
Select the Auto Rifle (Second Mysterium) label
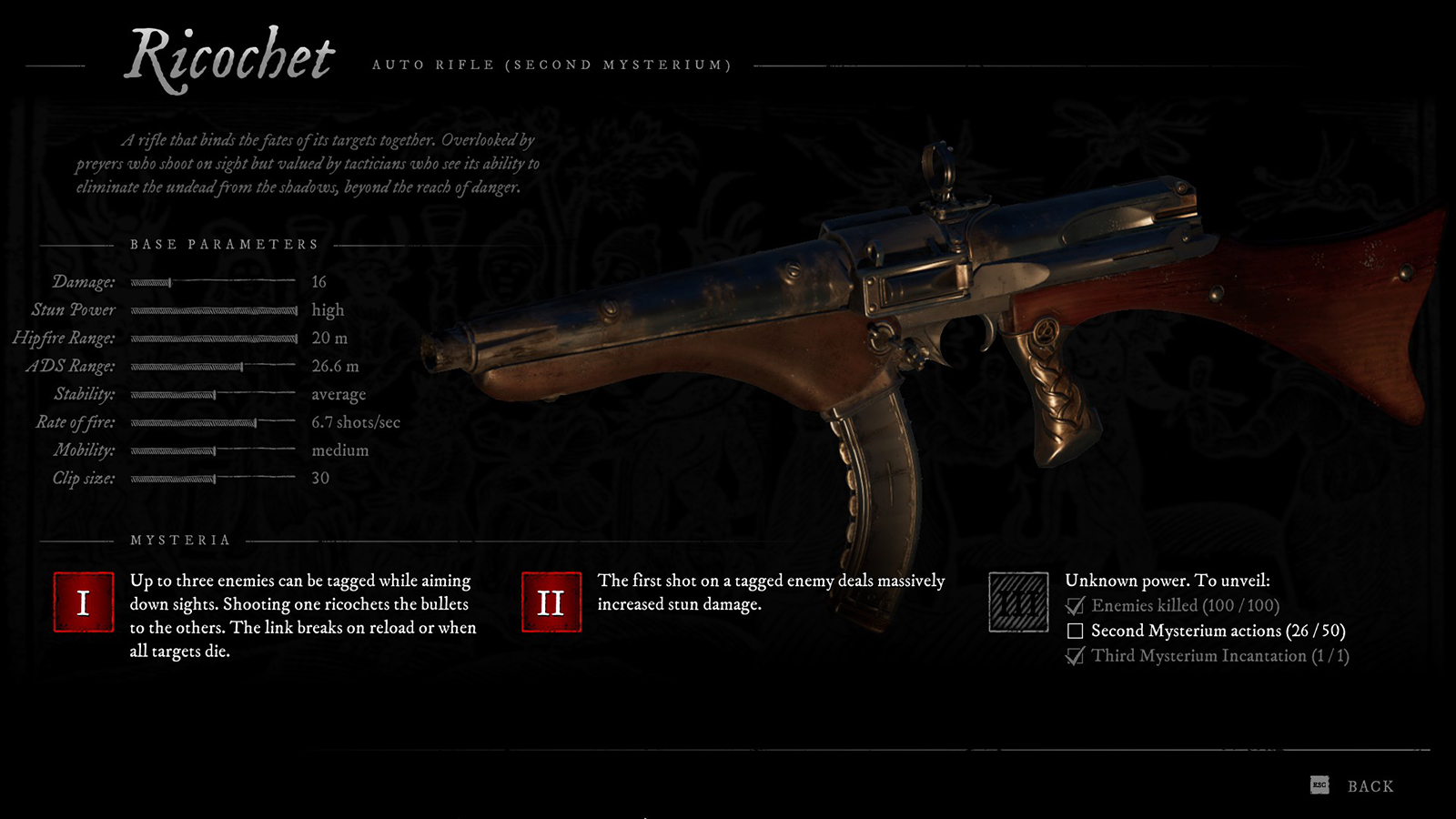click(551, 65)
